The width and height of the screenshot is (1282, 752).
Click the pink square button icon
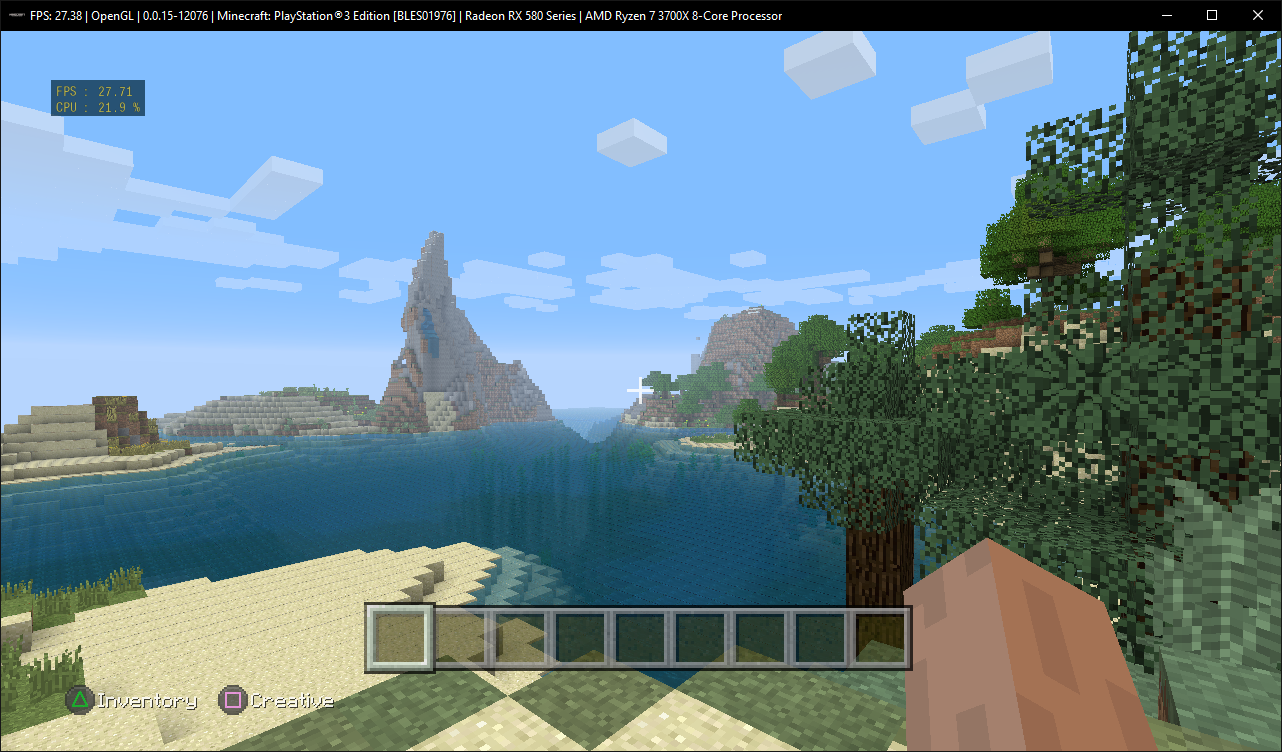click(231, 700)
